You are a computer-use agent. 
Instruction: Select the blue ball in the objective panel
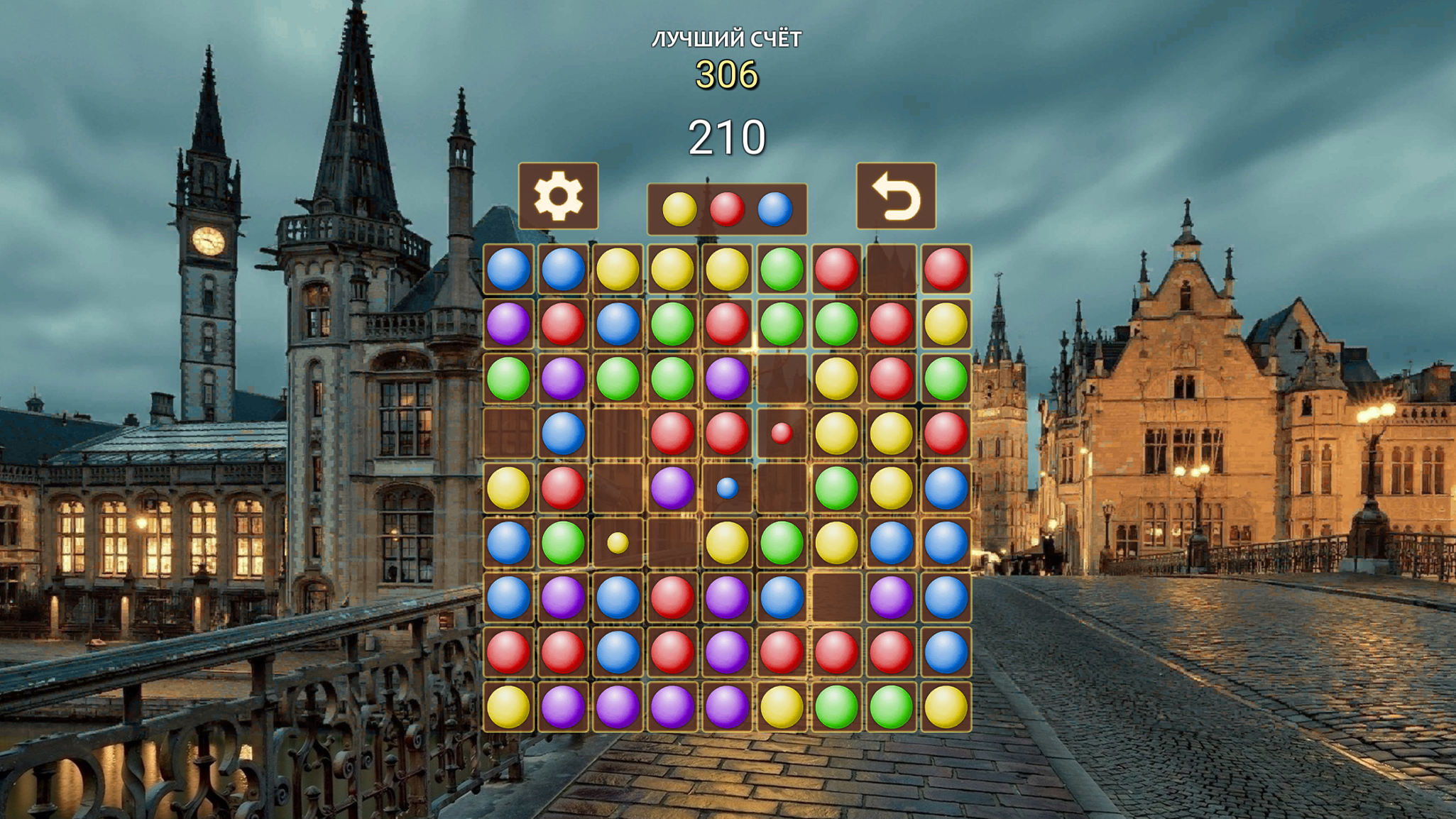click(774, 210)
